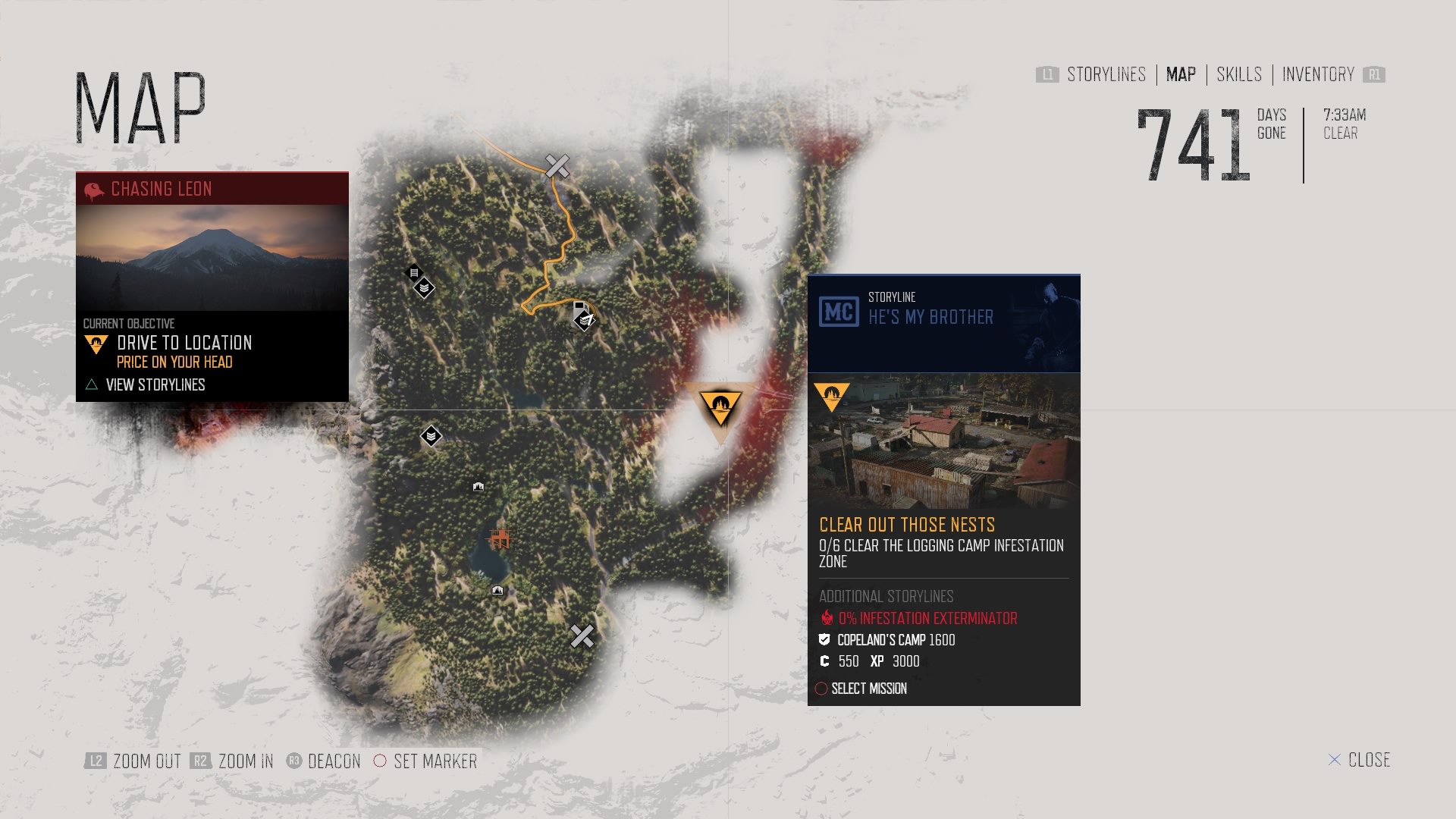The width and height of the screenshot is (1456, 819).
Task: Open the INVENTORY tab
Action: 1317,75
